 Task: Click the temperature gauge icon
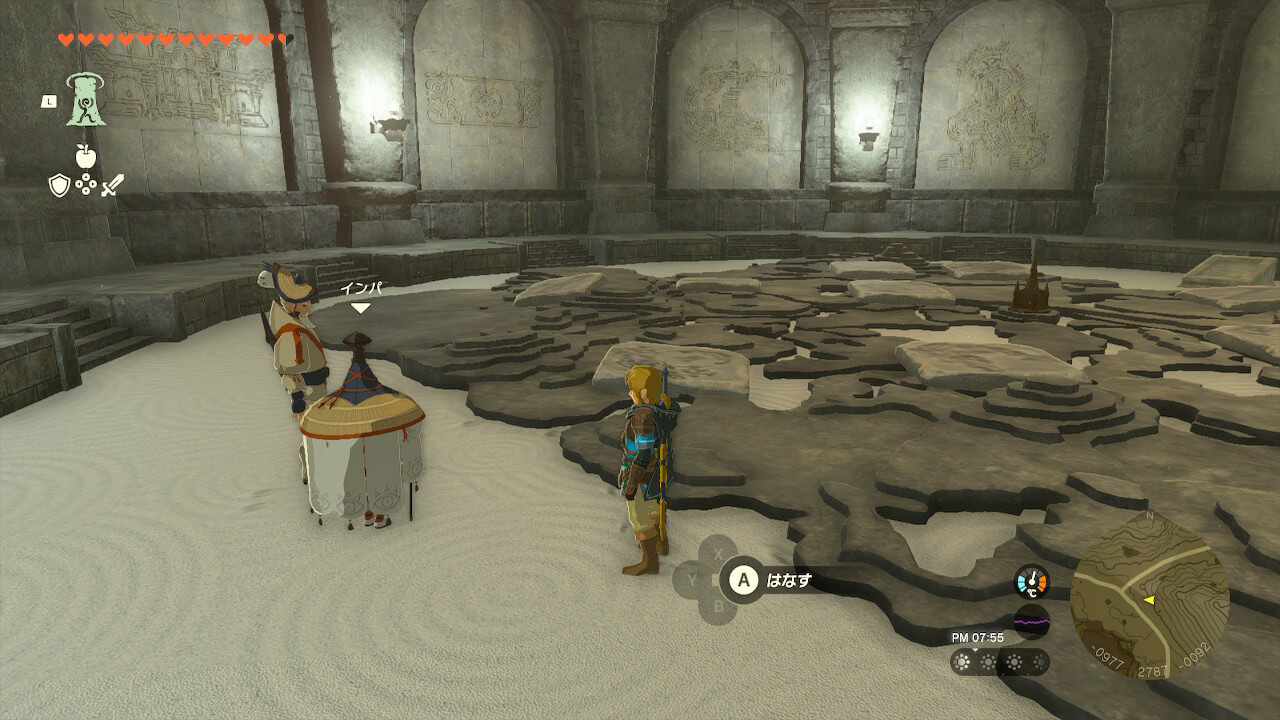1031,582
